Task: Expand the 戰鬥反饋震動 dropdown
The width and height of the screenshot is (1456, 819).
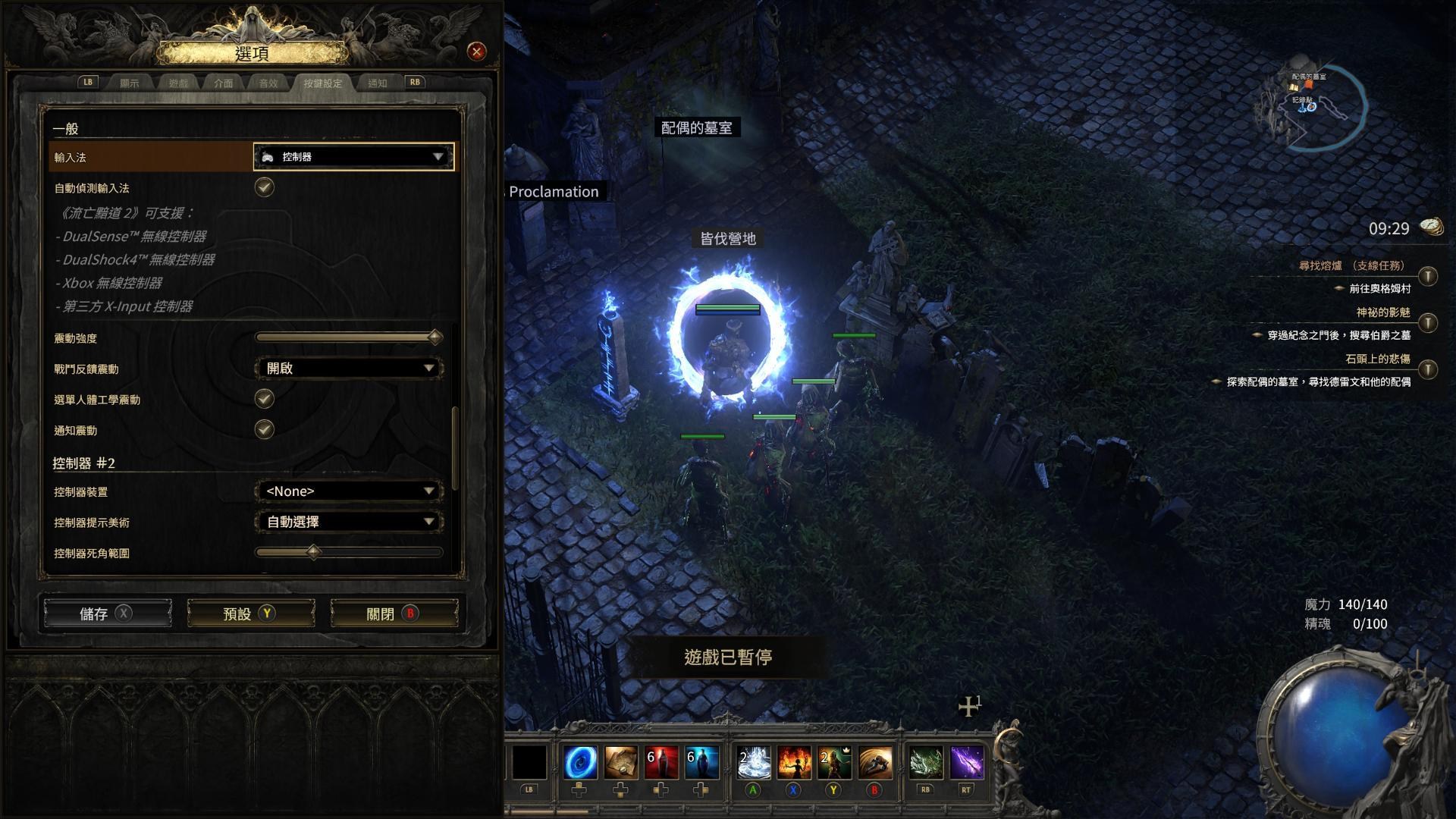Action: point(349,369)
